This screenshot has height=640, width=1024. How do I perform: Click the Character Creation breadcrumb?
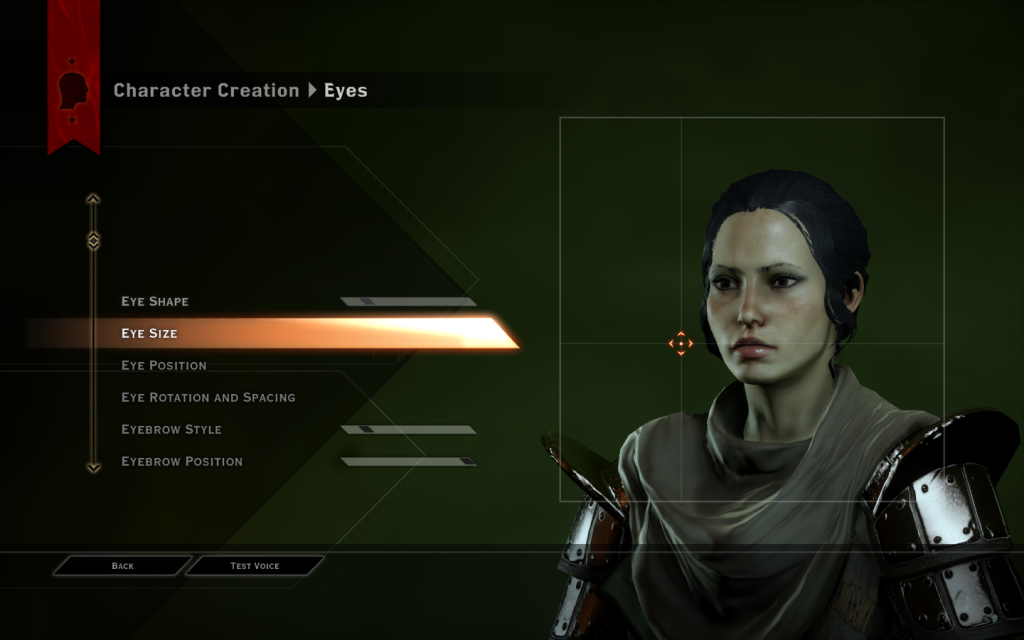pyautogui.click(x=206, y=90)
